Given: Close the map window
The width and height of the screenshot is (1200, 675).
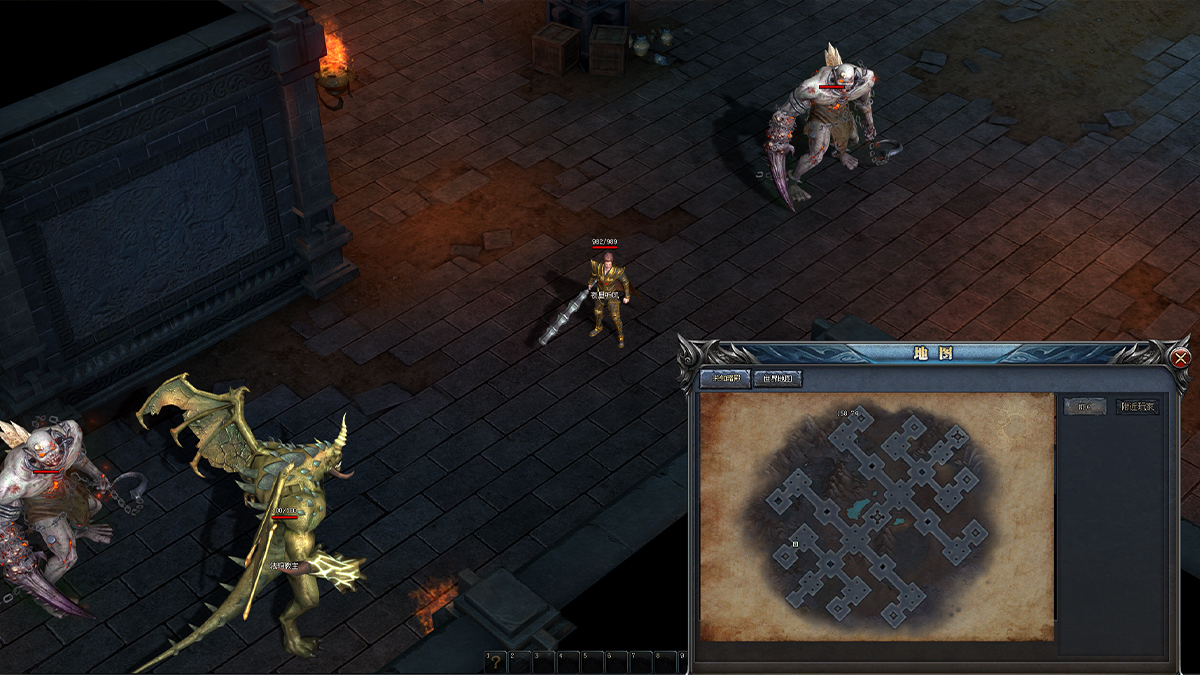Looking at the screenshot, I should click(1181, 358).
